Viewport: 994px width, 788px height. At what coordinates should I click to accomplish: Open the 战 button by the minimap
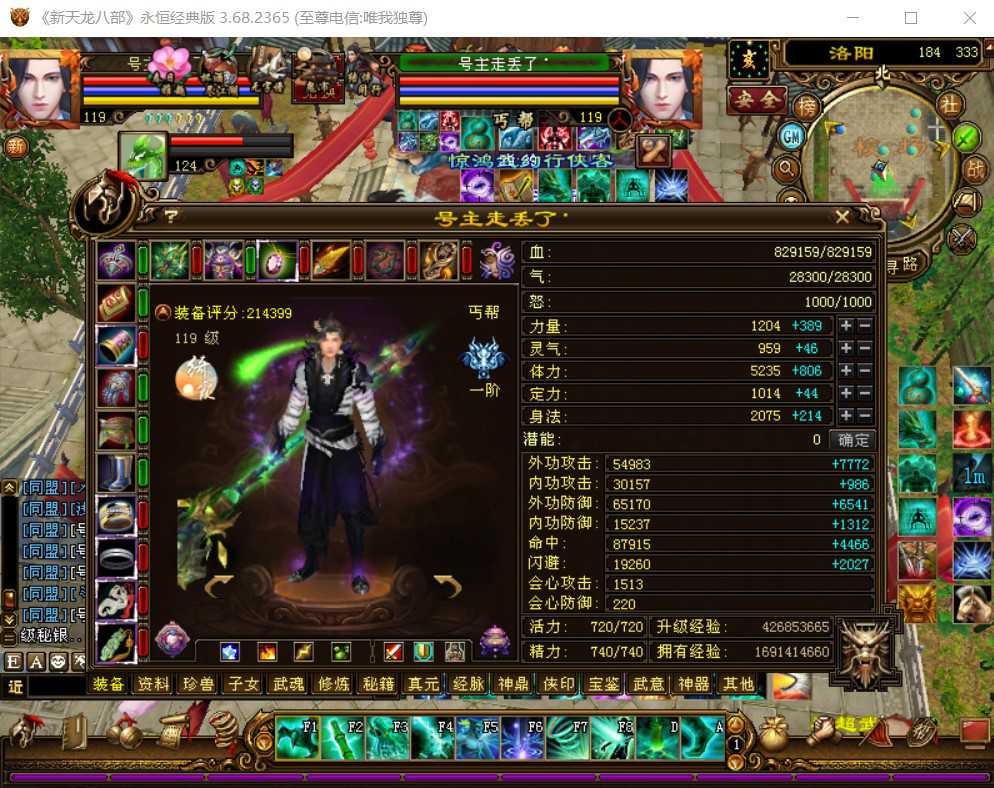coord(975,169)
